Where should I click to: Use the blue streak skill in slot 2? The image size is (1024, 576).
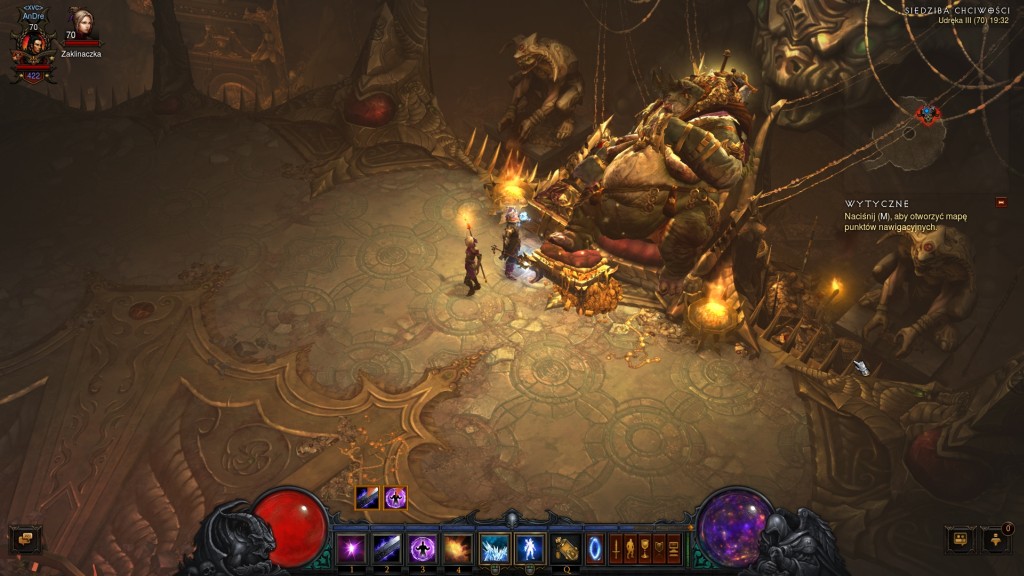[387, 548]
